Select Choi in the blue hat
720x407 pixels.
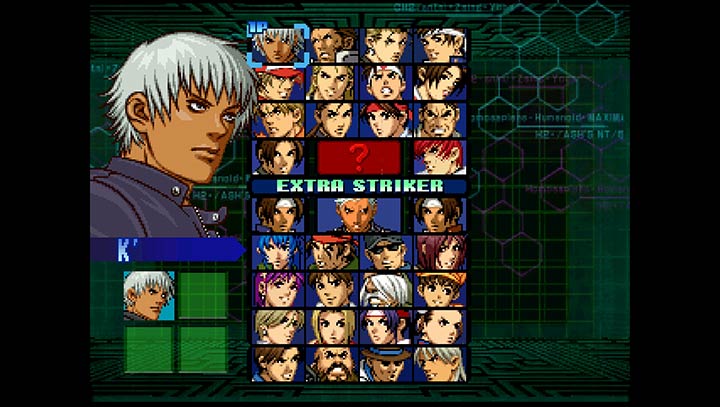coord(386,363)
